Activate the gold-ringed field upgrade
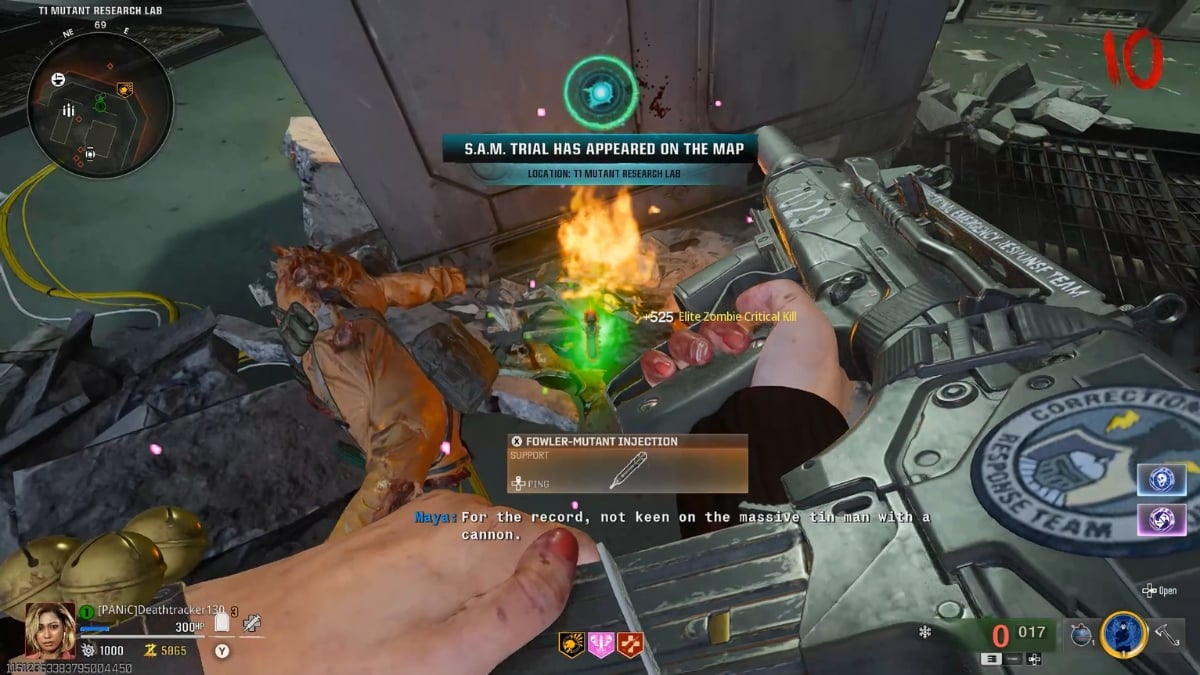1200x675 pixels. click(x=1123, y=635)
